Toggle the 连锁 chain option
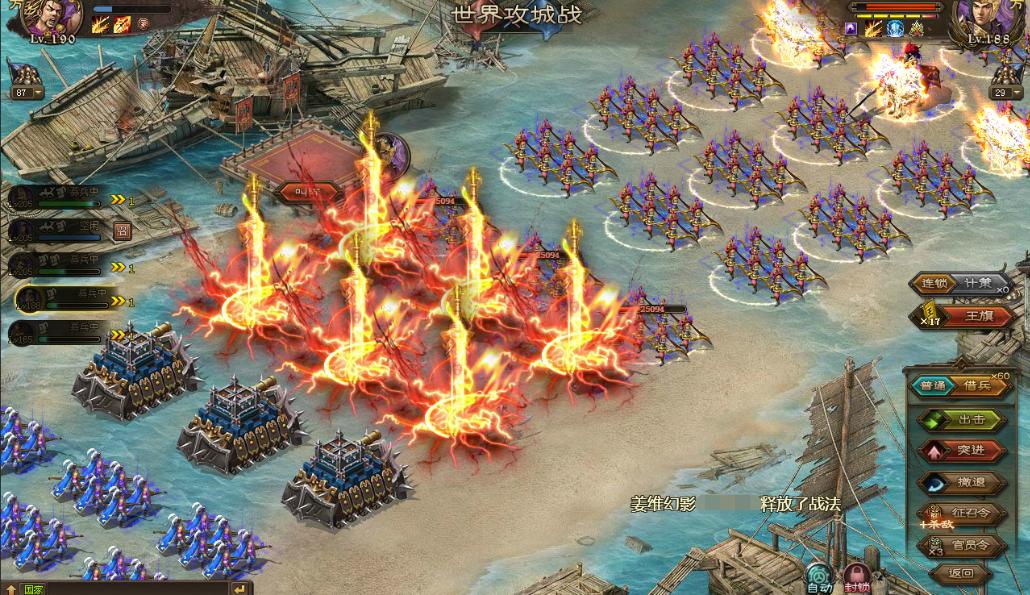The height and width of the screenshot is (595, 1030). point(933,283)
